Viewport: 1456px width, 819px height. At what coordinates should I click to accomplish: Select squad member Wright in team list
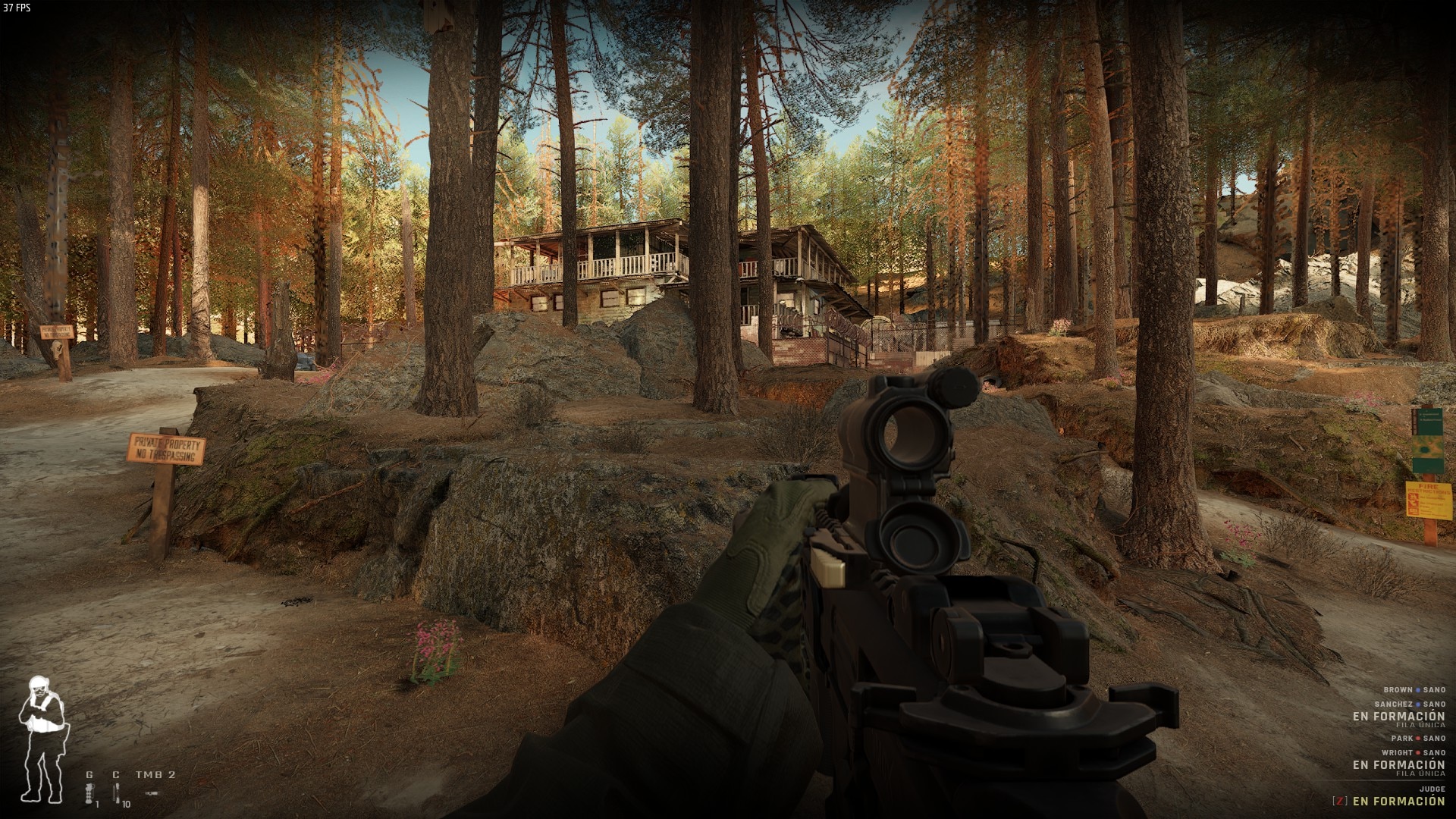pos(1397,753)
